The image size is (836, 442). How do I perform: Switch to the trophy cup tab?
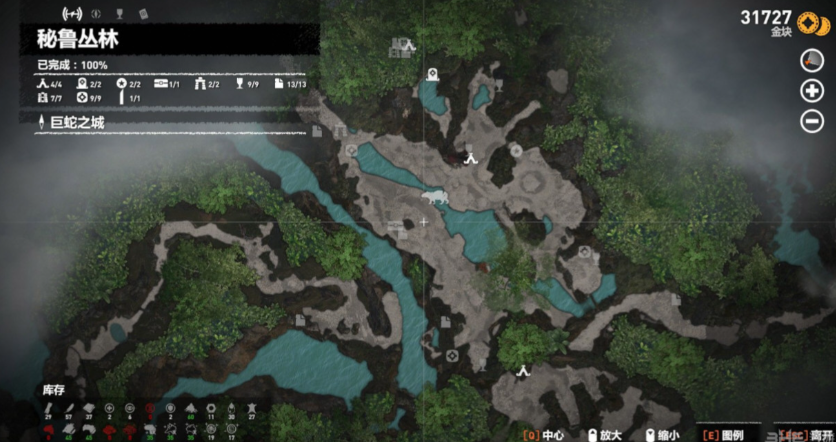tap(119, 14)
